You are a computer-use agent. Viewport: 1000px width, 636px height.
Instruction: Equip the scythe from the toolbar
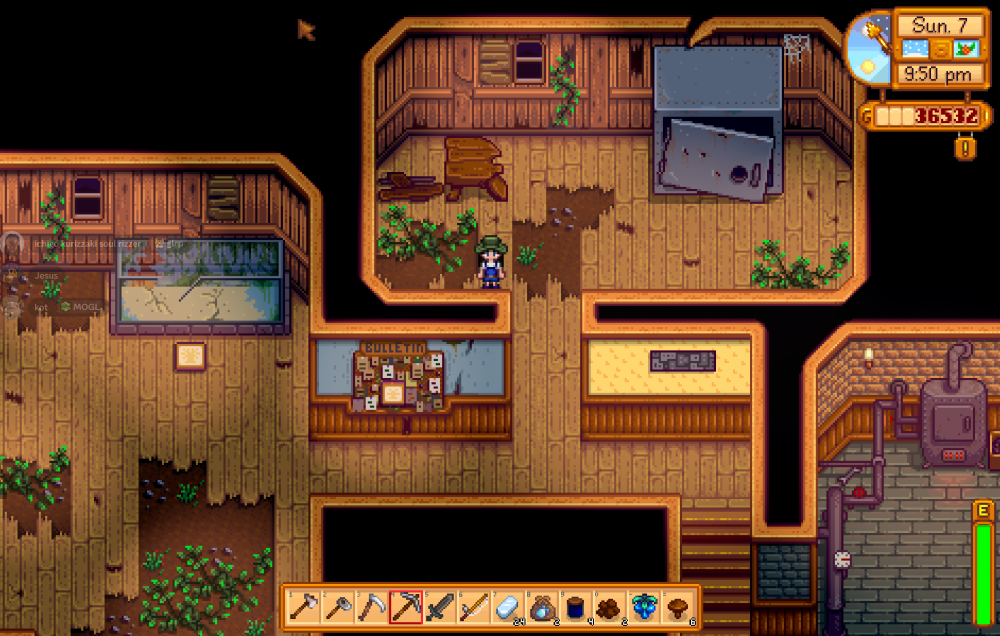pos(371,607)
